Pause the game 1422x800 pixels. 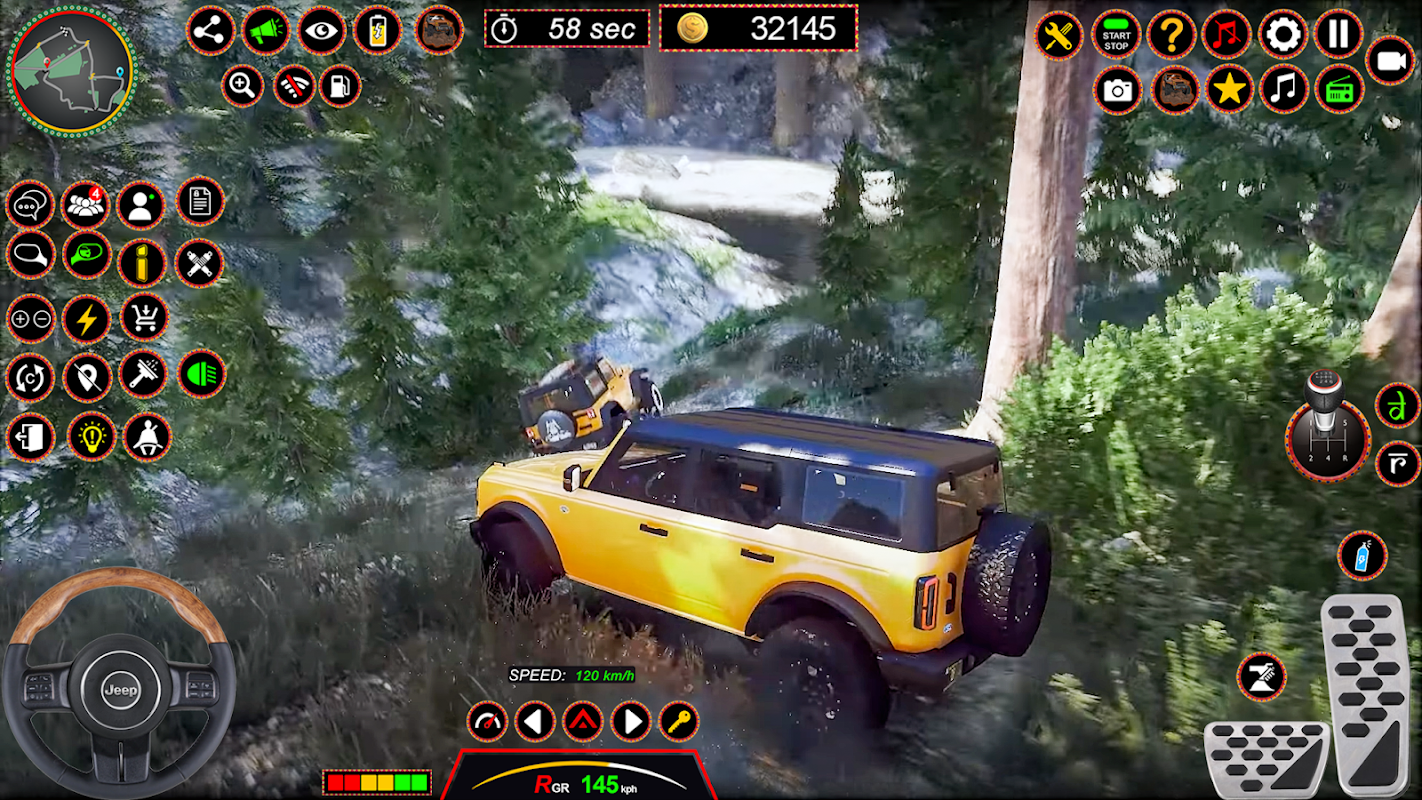pyautogui.click(x=1338, y=36)
